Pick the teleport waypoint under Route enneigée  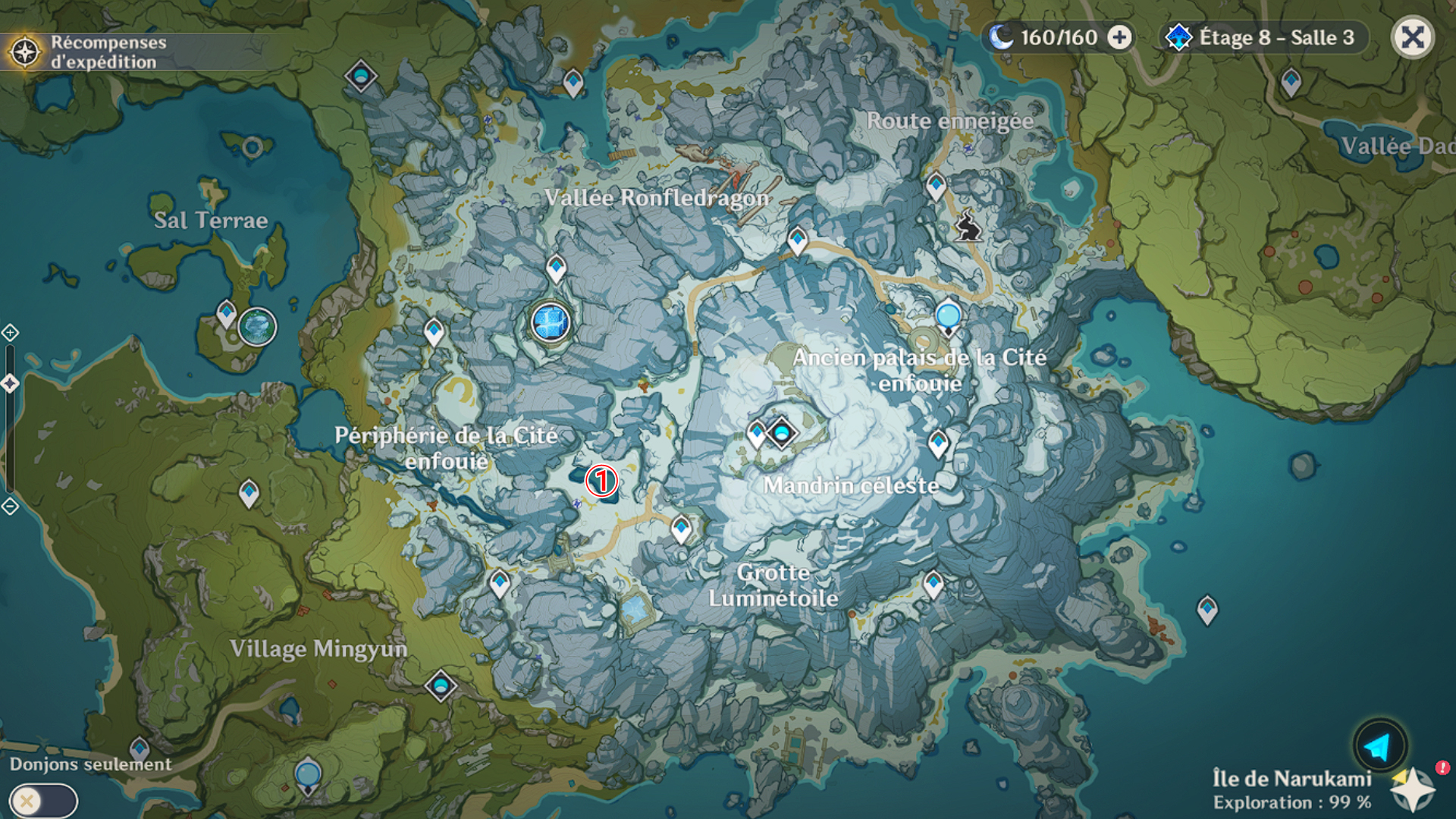tap(936, 185)
